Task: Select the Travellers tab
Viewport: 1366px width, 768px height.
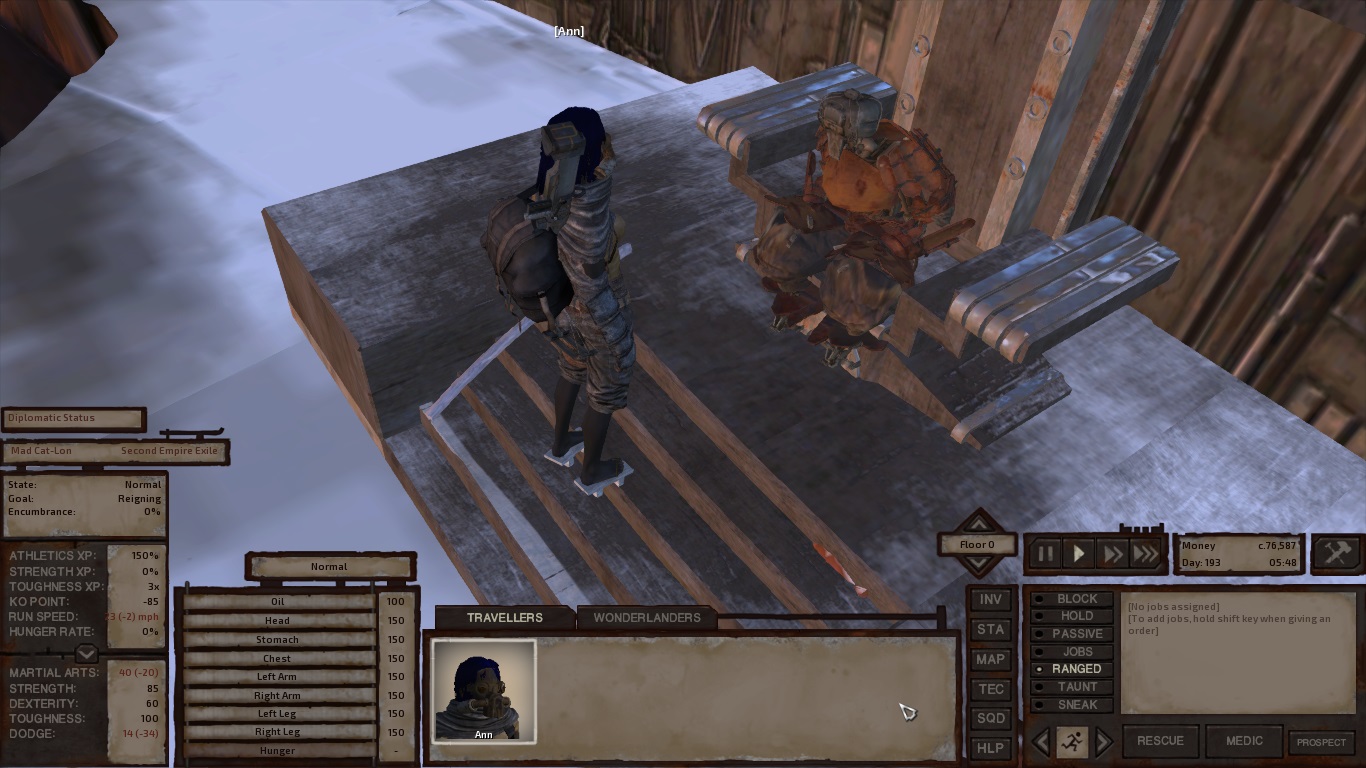Action: pyautogui.click(x=505, y=617)
